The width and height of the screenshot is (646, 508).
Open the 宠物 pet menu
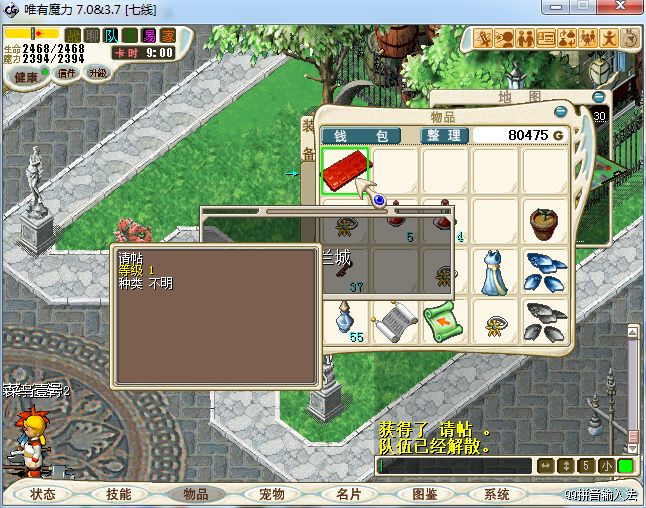(271, 494)
